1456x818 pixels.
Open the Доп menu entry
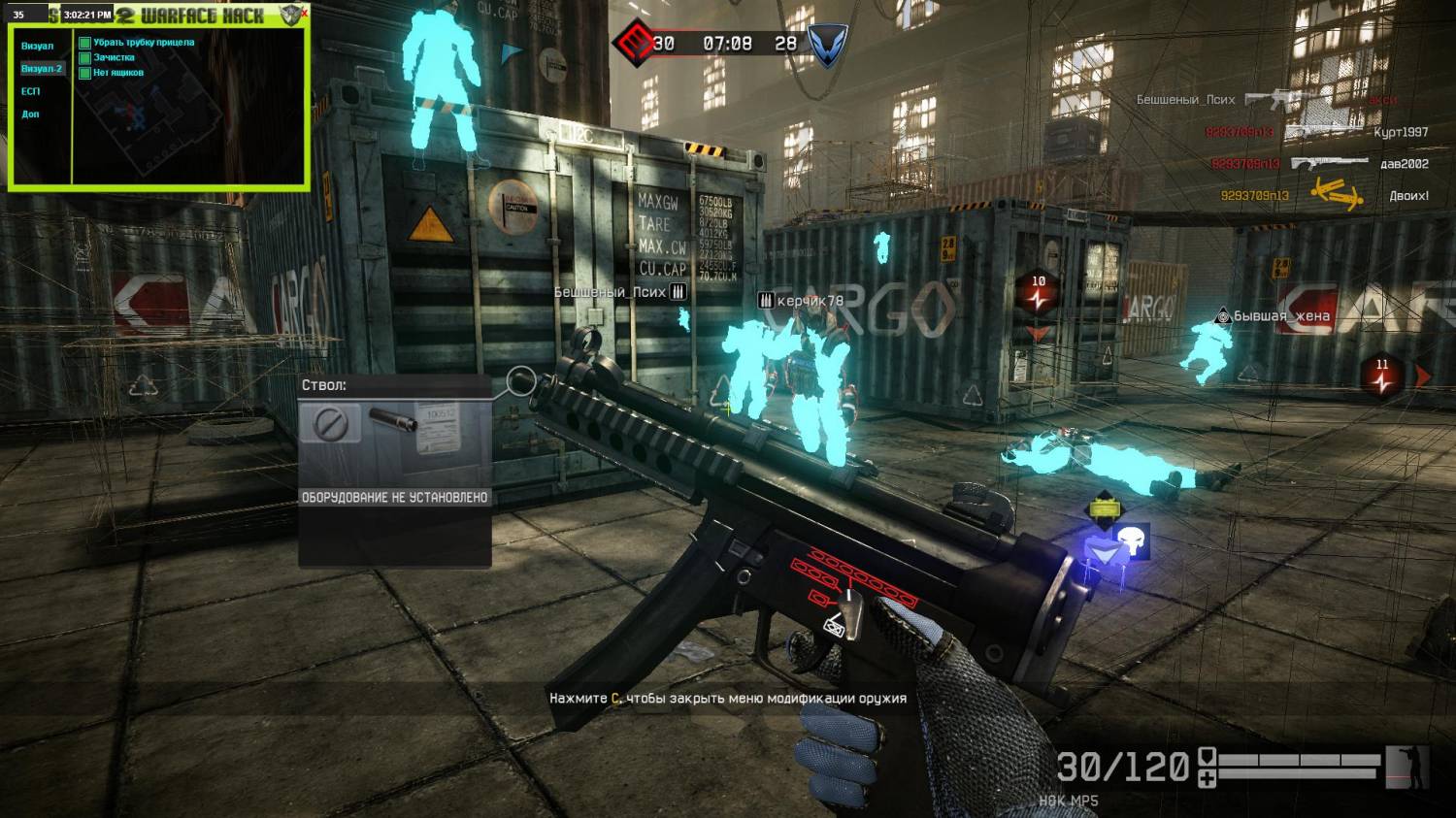pyautogui.click(x=31, y=114)
